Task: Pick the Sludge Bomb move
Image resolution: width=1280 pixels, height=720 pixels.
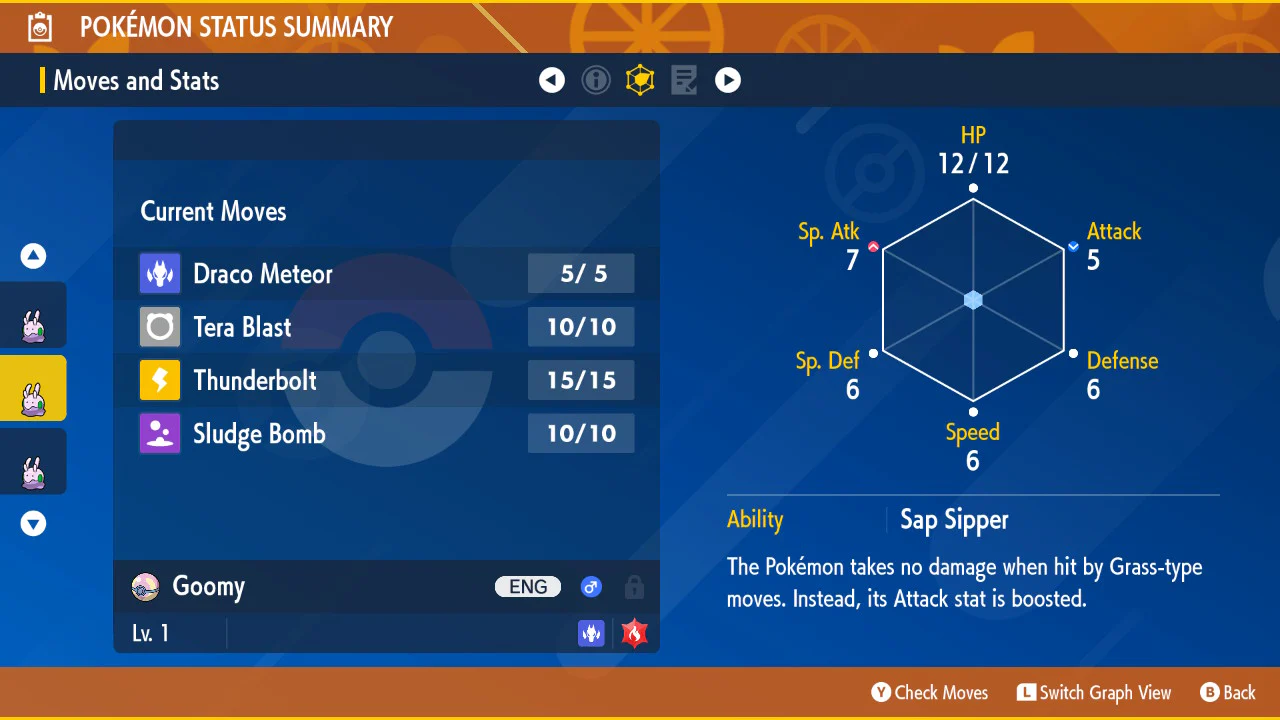Action: point(386,434)
